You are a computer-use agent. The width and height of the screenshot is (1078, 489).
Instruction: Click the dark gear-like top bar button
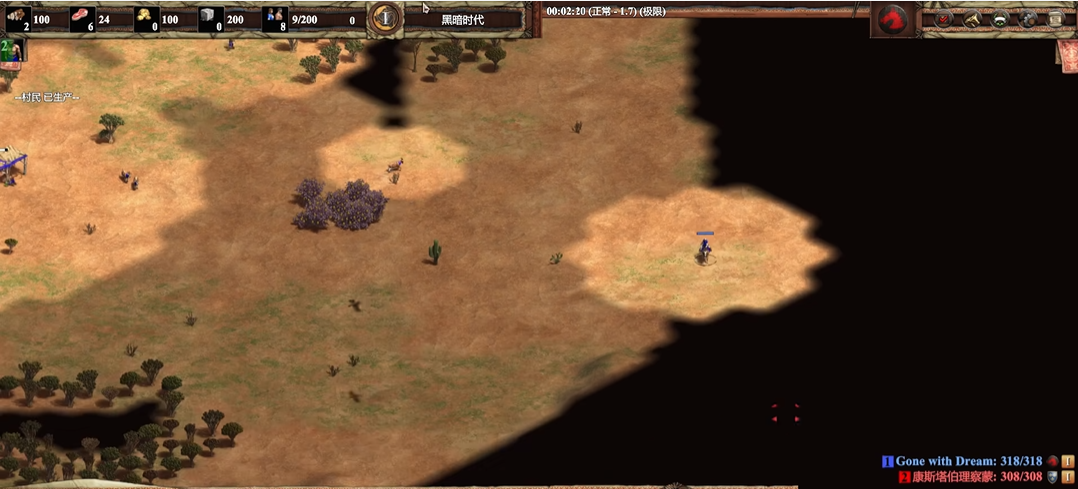(x=1027, y=19)
